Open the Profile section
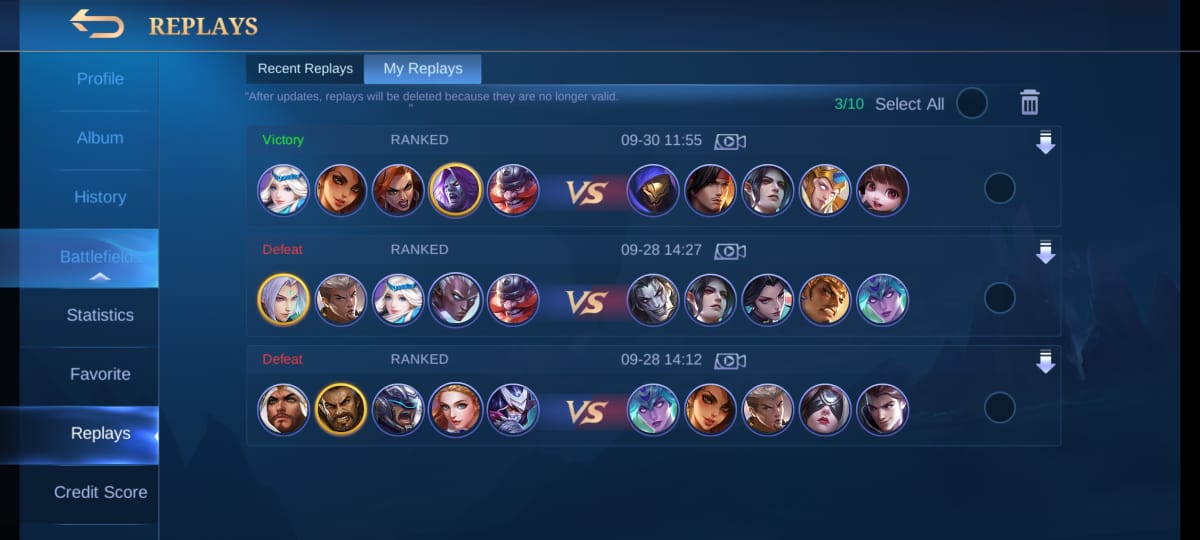The width and height of the screenshot is (1200, 540). pyautogui.click(x=100, y=79)
